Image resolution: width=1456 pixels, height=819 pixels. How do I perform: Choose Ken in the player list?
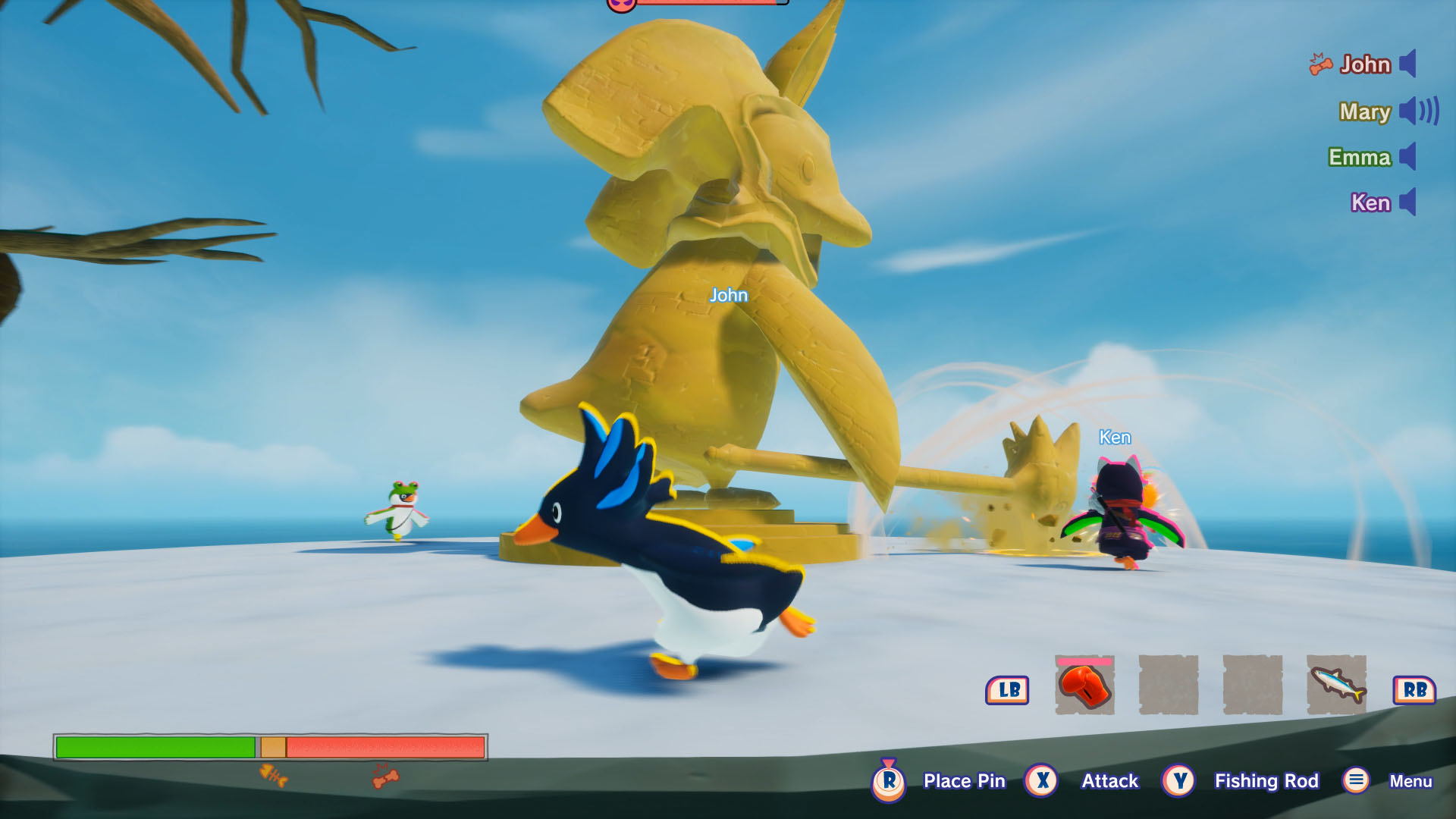(x=1370, y=202)
